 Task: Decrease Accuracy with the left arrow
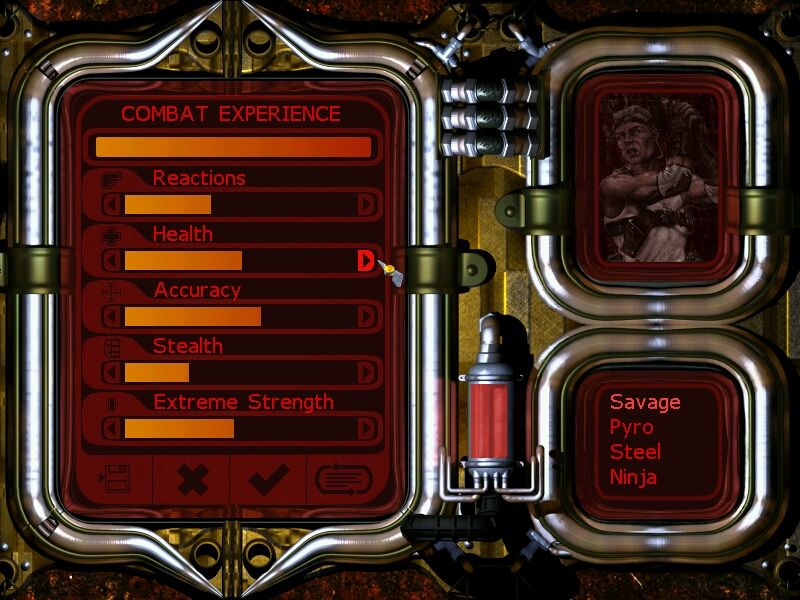coord(112,317)
